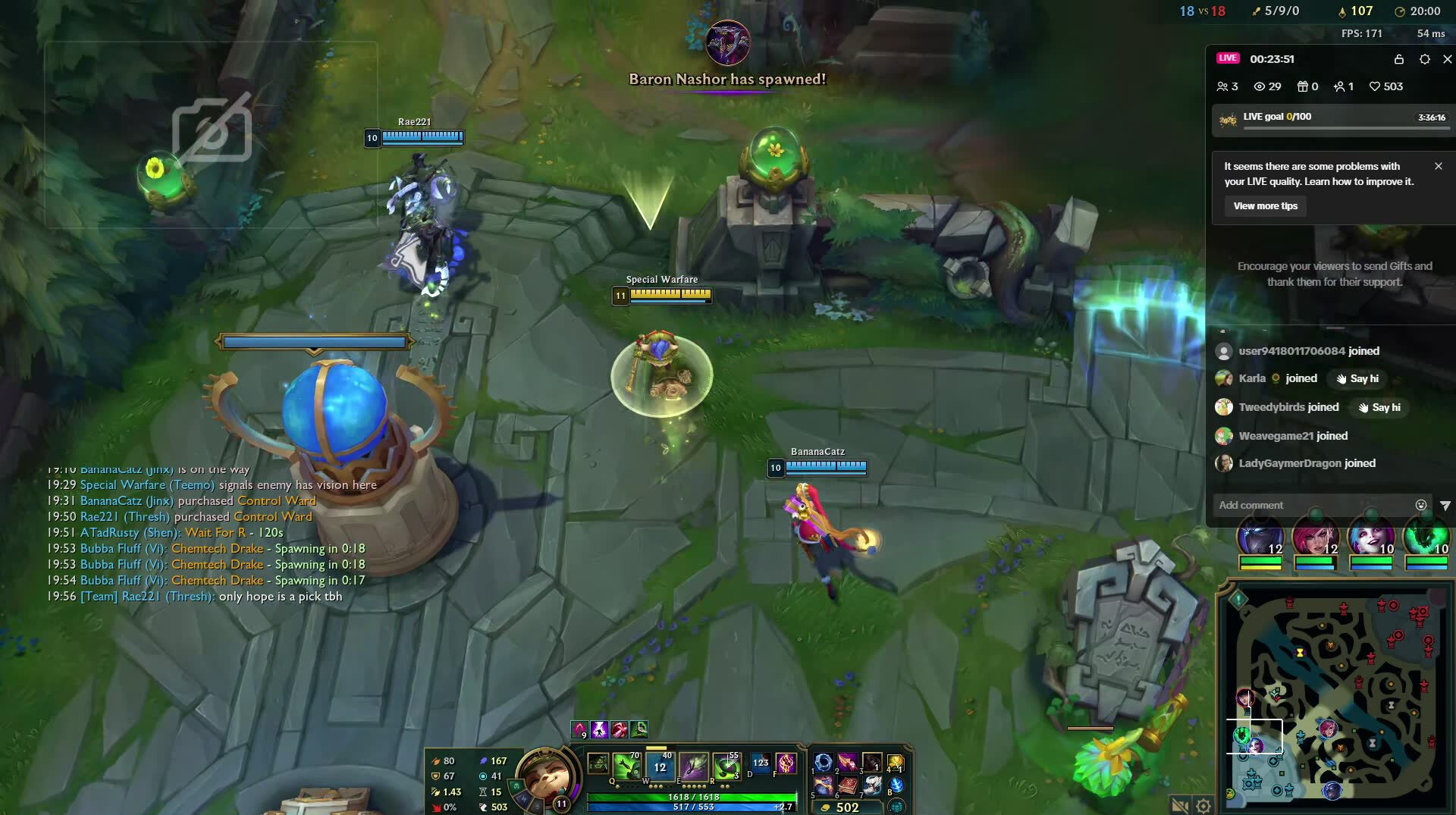The image size is (1456, 815).
Task: Select Jinx's teammate portrait
Action: tap(1370, 538)
